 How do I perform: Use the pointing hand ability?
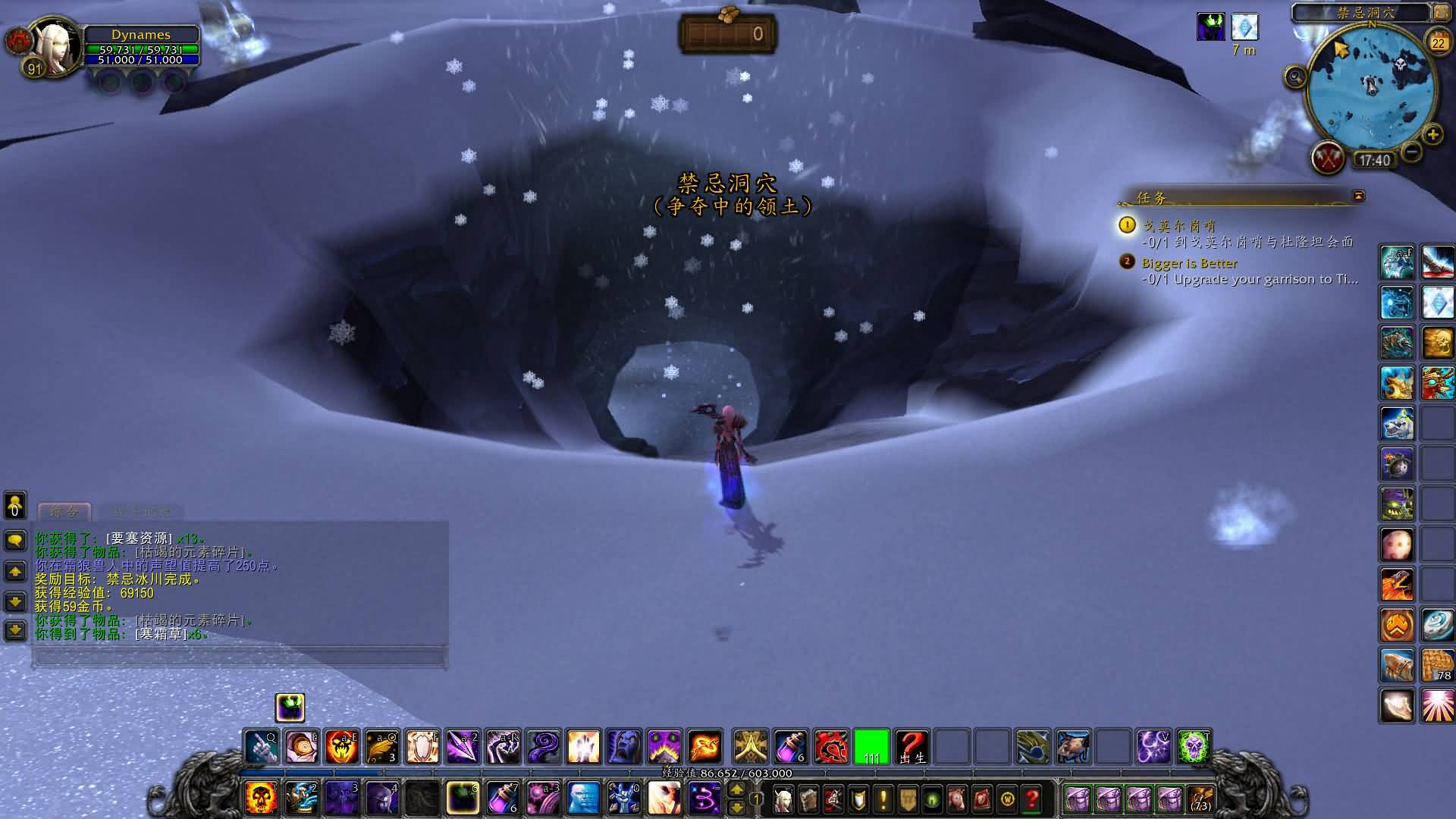pos(261,747)
